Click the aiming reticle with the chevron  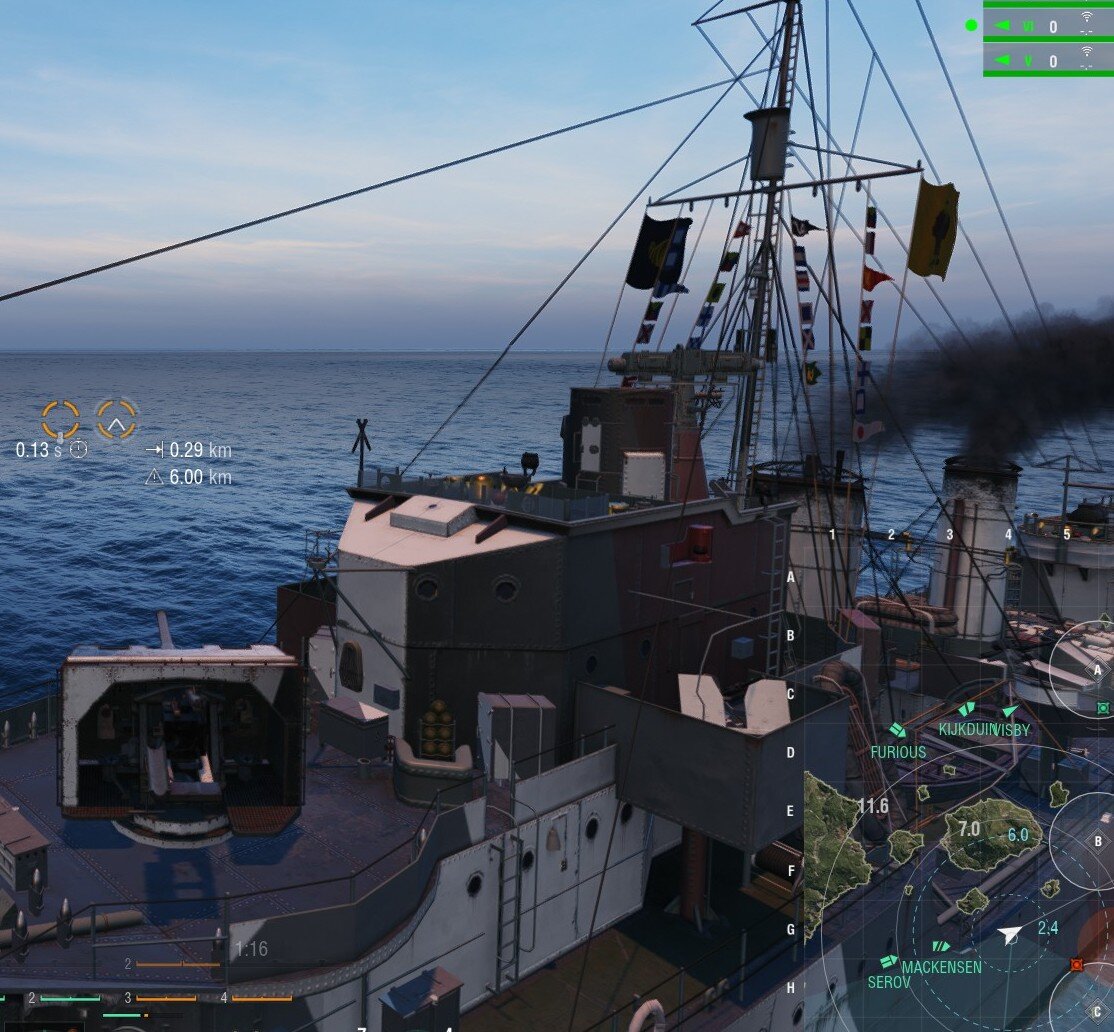point(117,420)
